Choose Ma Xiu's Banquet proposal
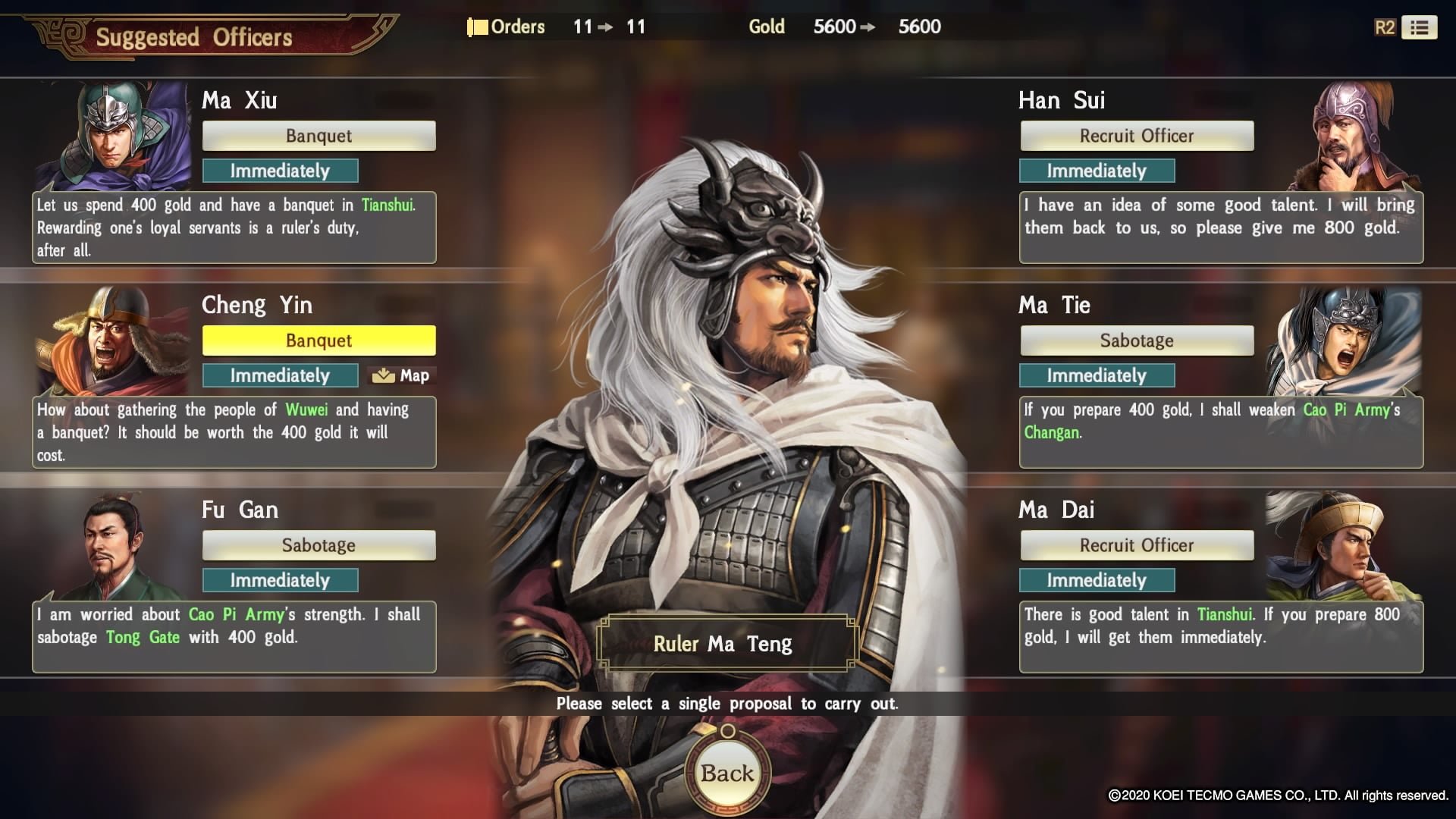Viewport: 1456px width, 819px height. pos(318,136)
